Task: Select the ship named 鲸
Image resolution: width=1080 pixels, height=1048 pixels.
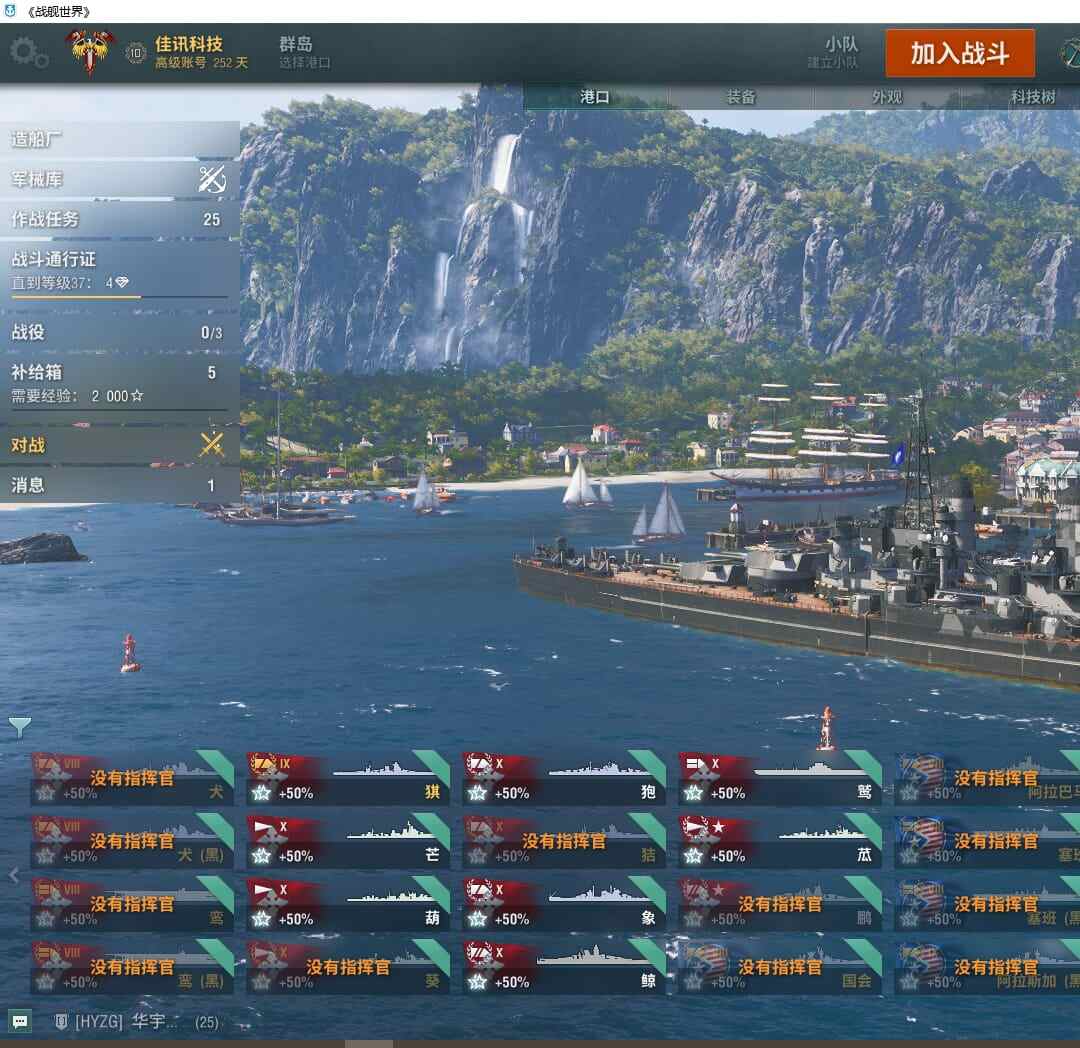Action: (565, 967)
